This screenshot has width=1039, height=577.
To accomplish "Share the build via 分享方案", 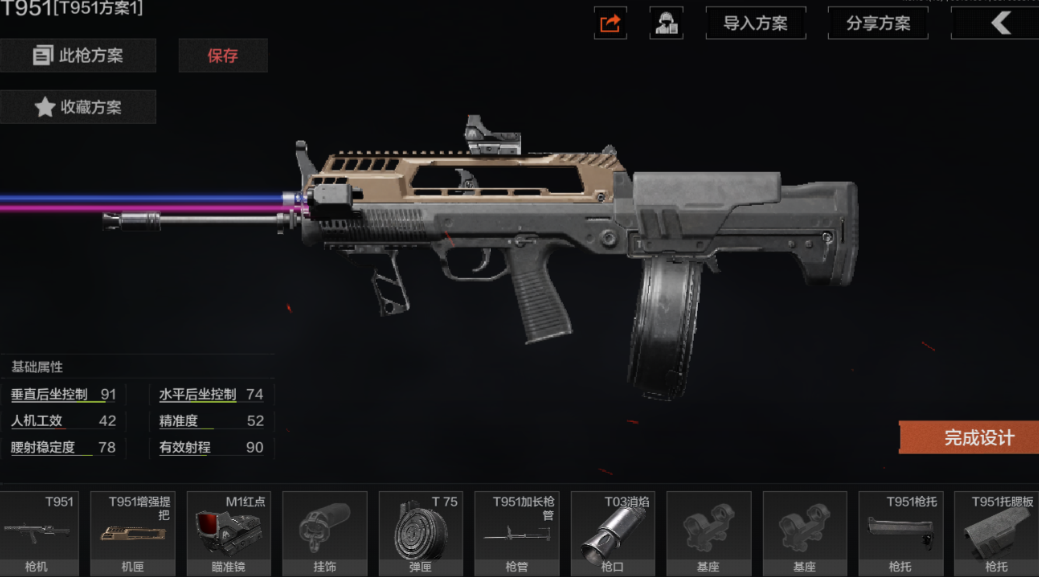I will pyautogui.click(x=878, y=23).
